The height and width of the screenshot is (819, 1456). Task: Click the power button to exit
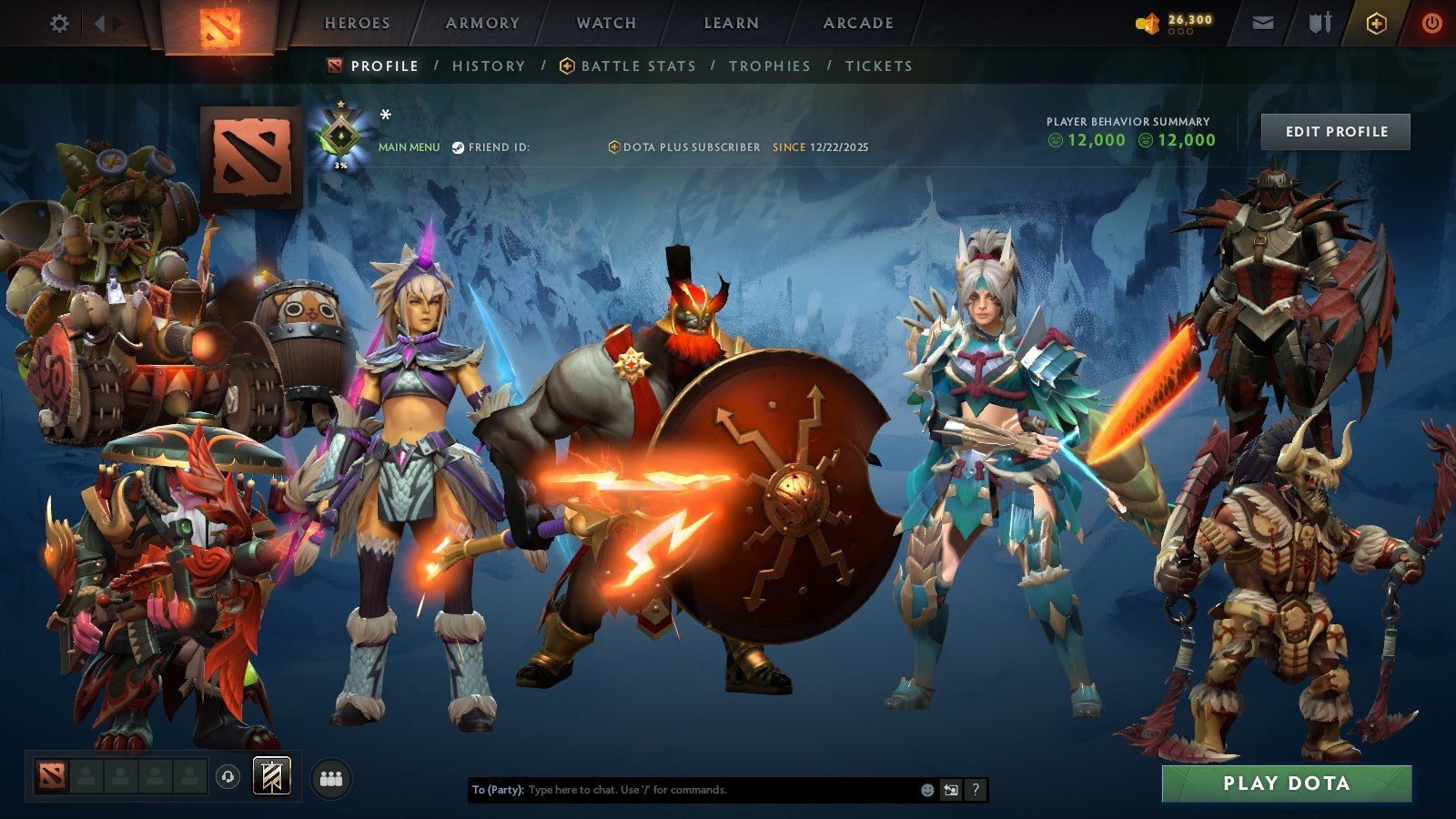click(x=1434, y=24)
